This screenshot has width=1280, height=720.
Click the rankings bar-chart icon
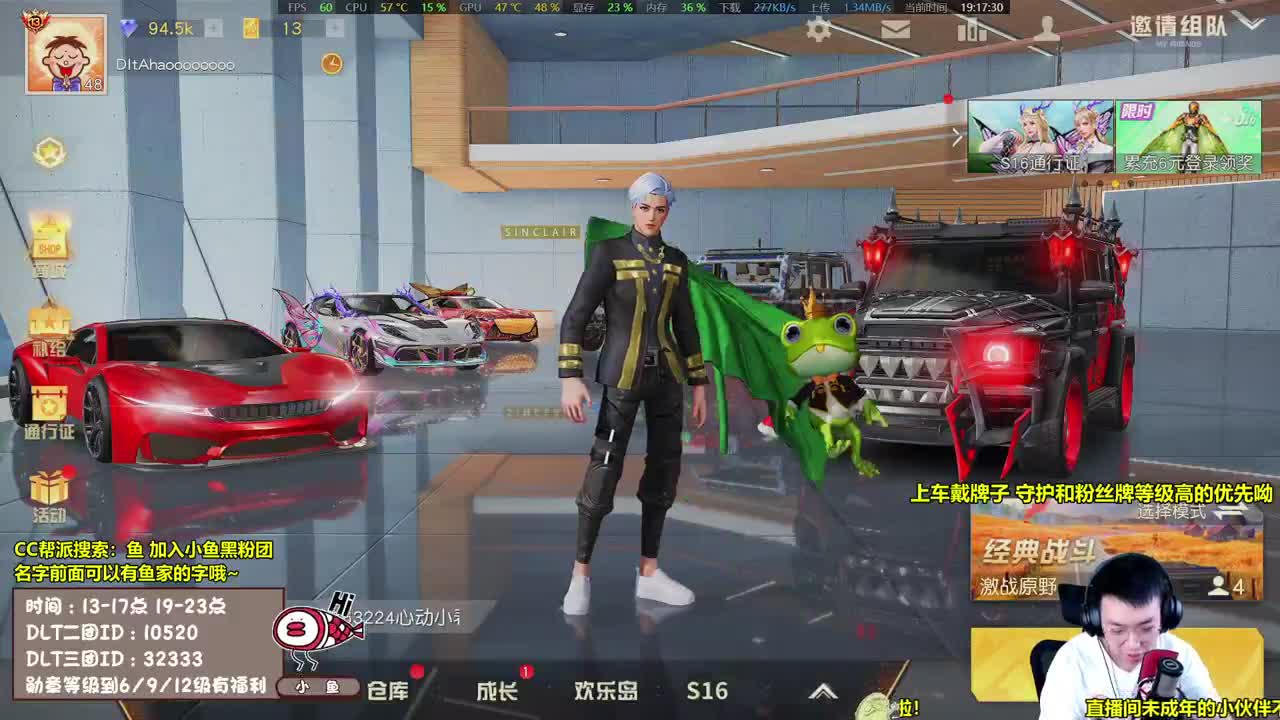pyautogui.click(x=971, y=31)
